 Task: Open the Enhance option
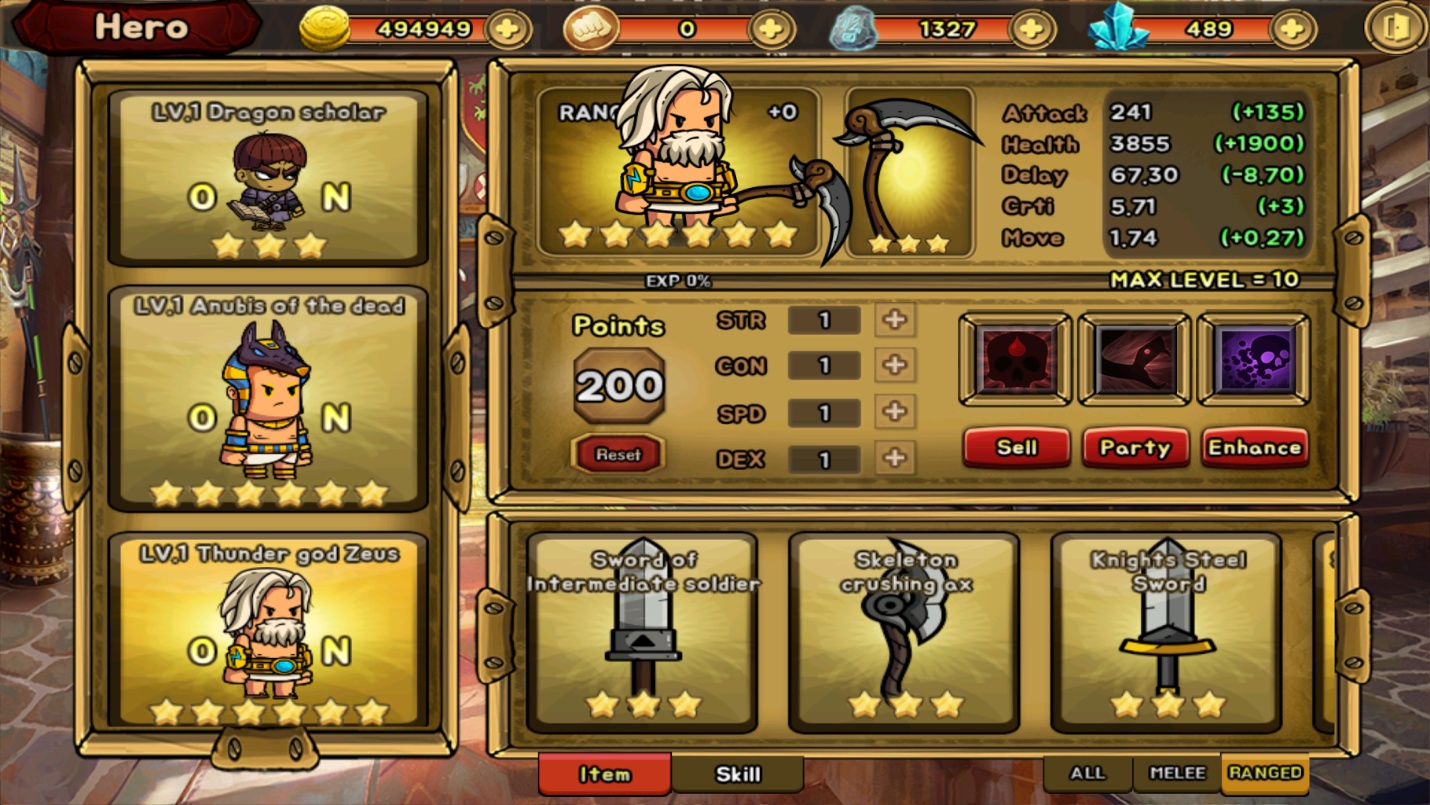(x=1254, y=448)
